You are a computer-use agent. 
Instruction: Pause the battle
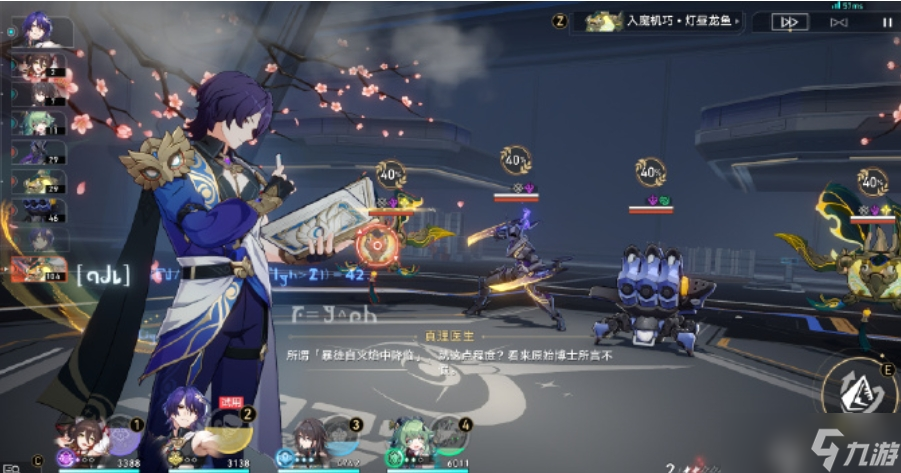[885, 21]
